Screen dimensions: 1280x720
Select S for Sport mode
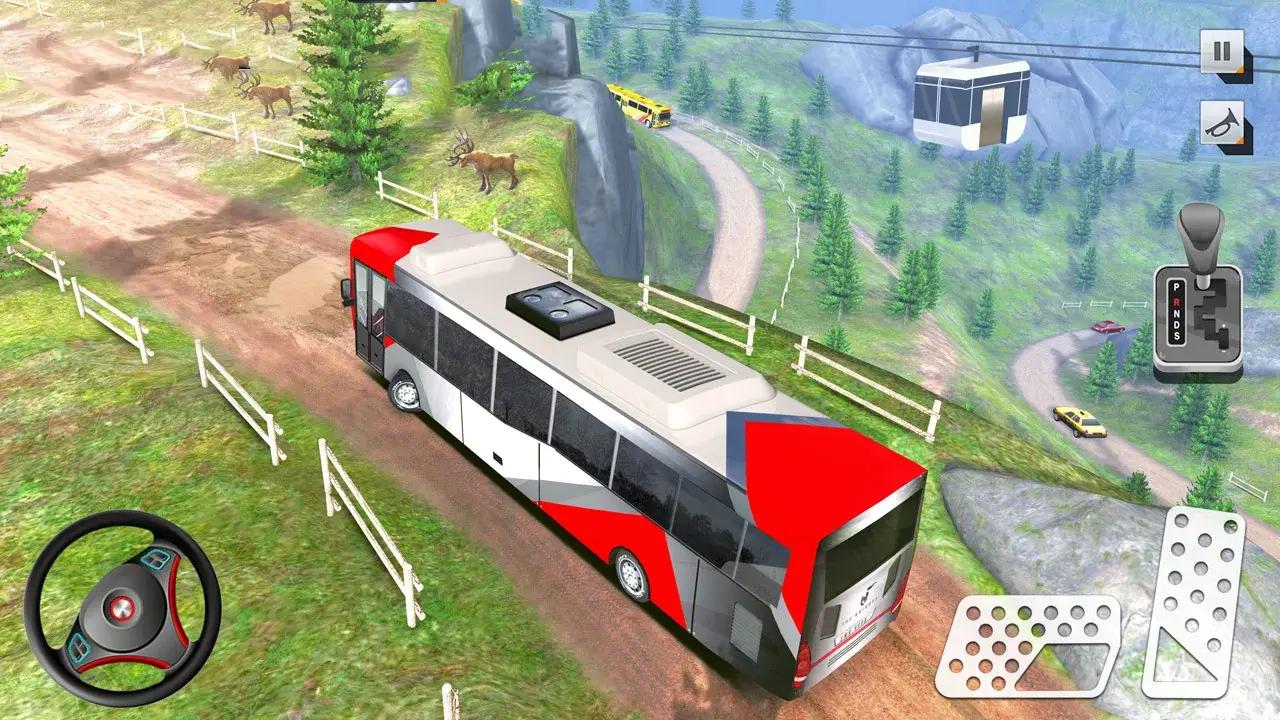point(1176,337)
